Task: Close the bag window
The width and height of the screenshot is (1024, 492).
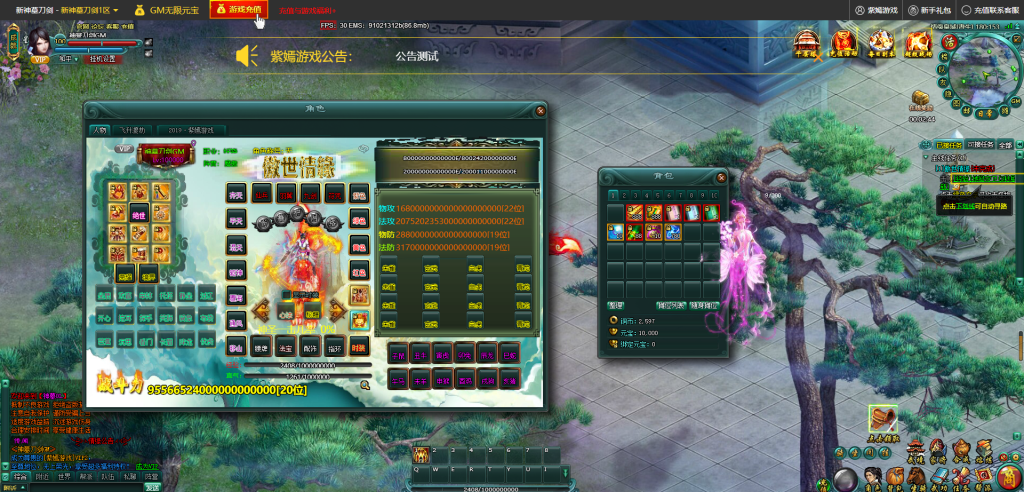Action: coord(719,175)
